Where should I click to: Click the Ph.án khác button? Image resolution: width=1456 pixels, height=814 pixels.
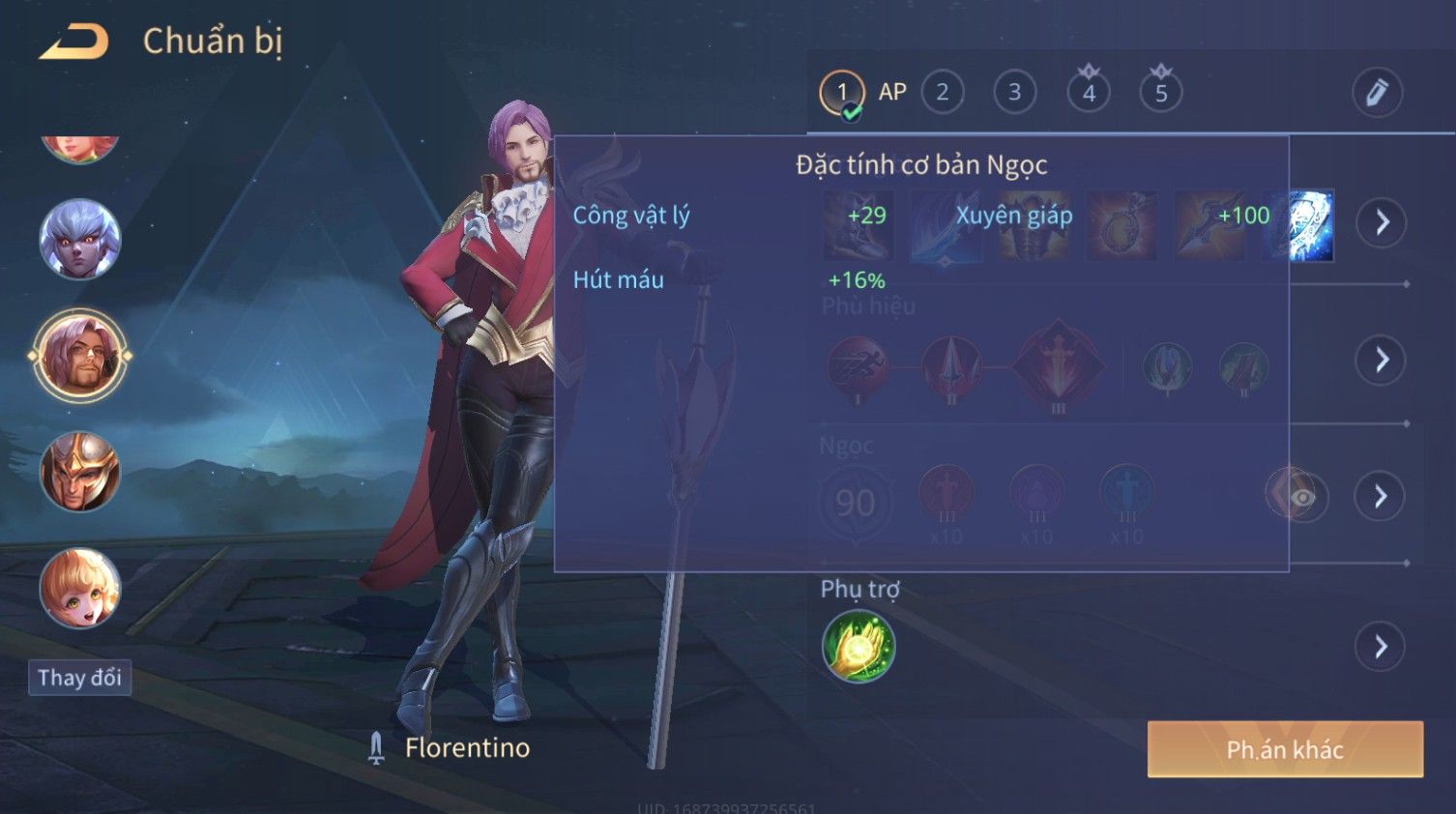click(x=1285, y=749)
